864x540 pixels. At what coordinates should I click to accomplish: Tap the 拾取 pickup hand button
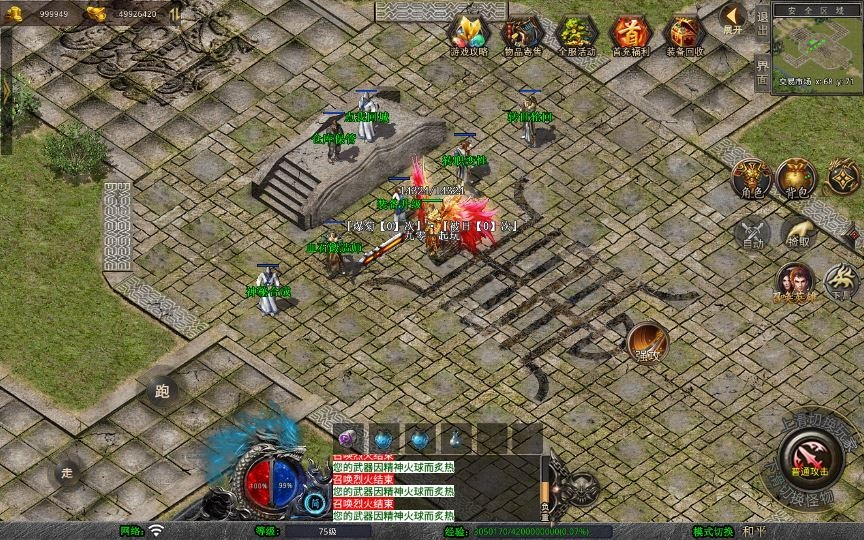tap(799, 233)
